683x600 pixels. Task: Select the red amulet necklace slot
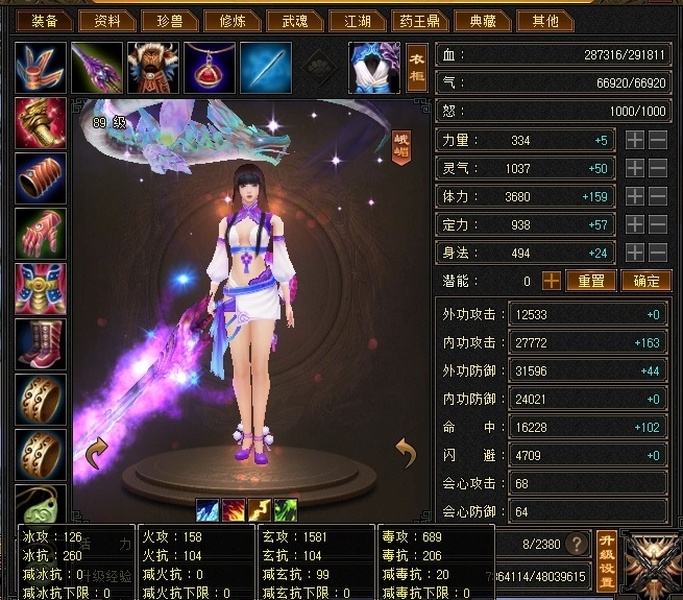point(209,65)
